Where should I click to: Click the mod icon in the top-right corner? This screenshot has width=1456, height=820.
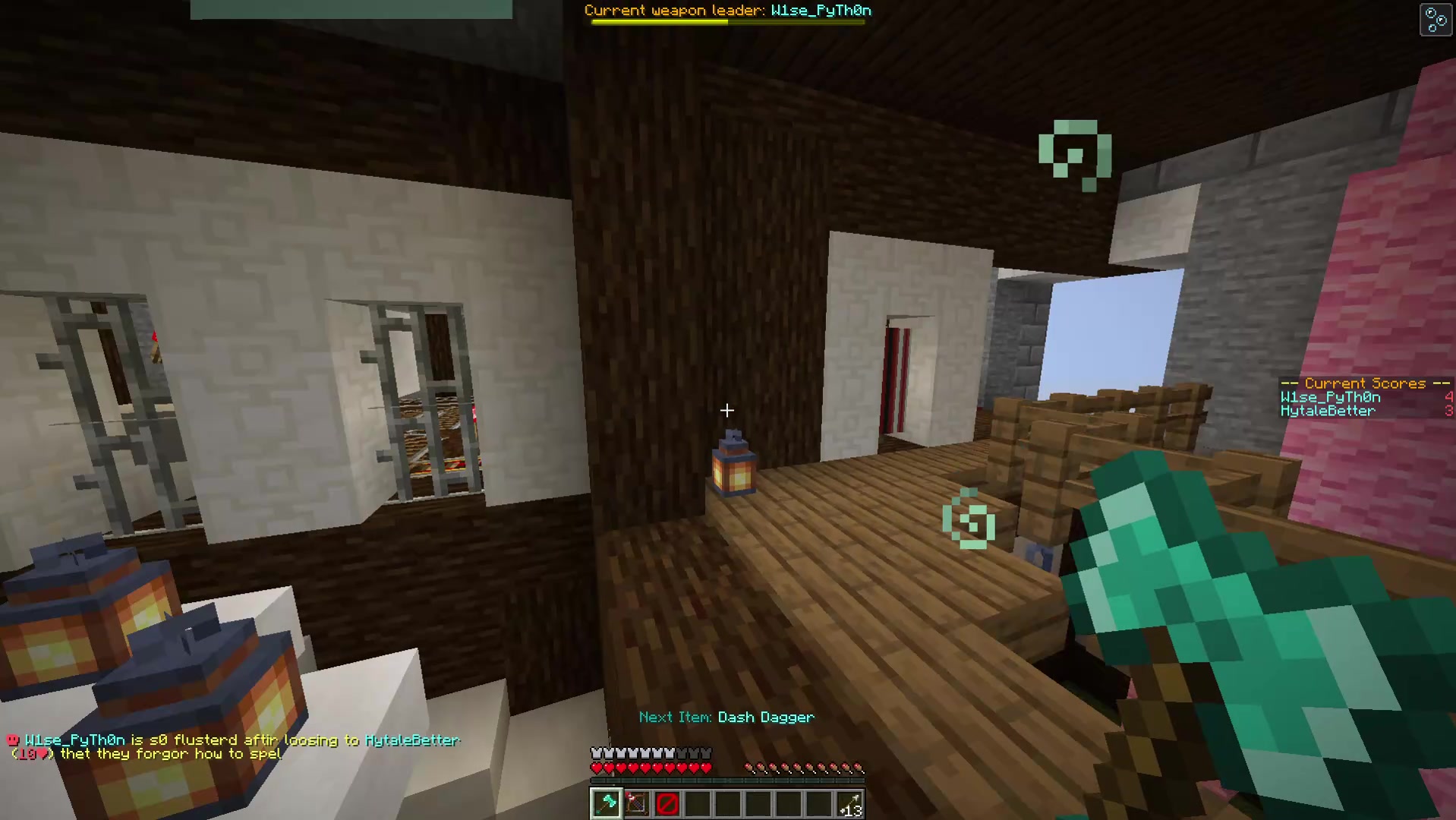(x=1435, y=19)
